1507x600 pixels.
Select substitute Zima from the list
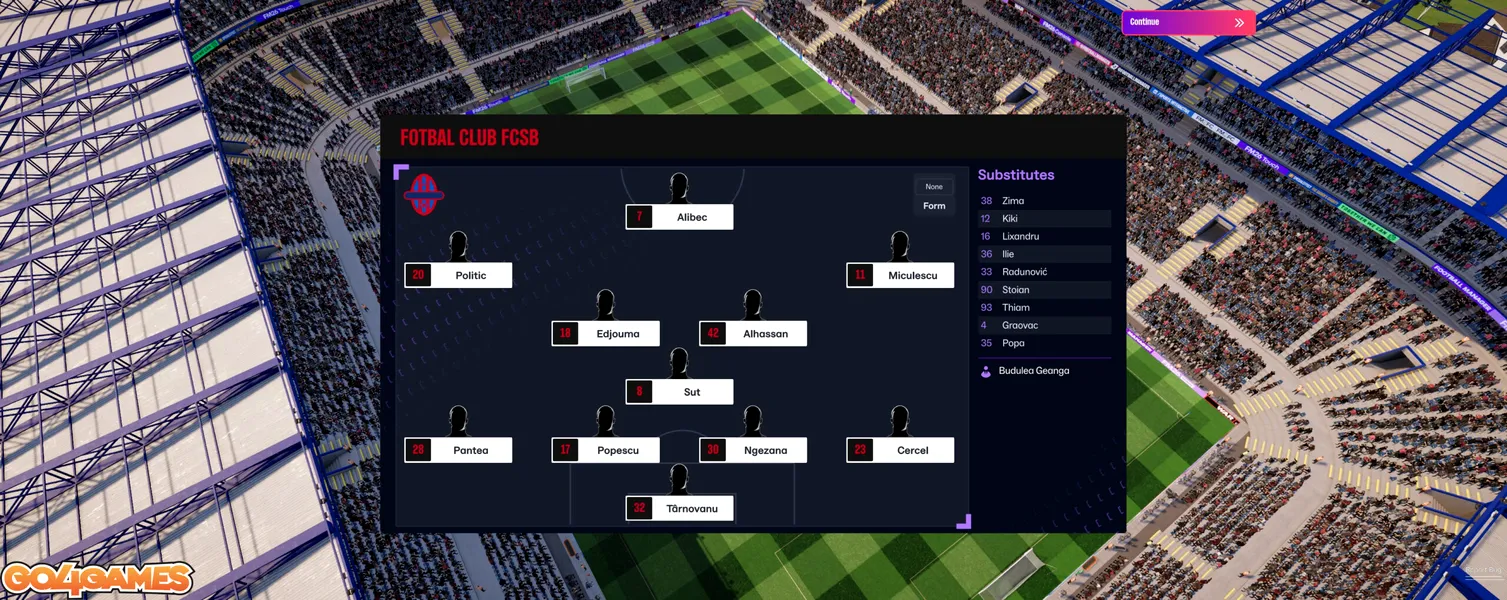tap(1013, 201)
